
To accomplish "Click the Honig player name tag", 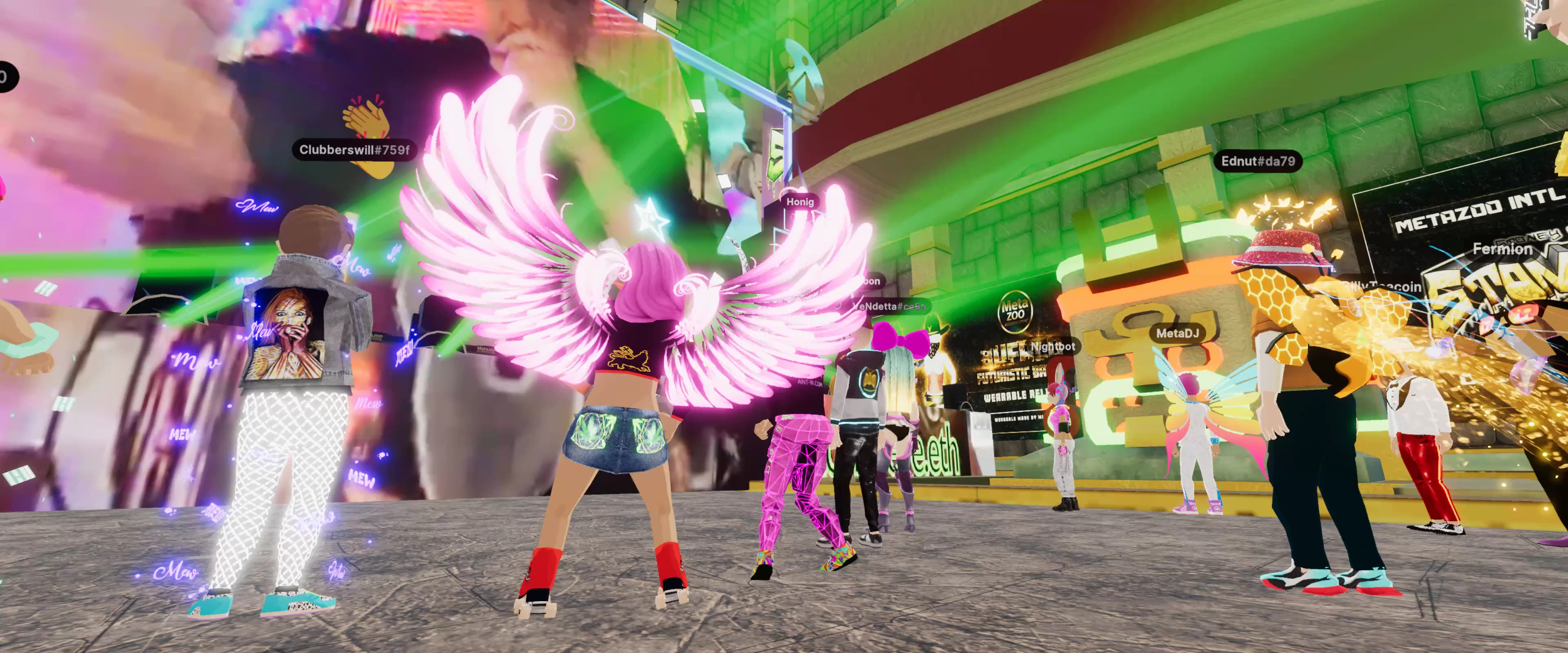I will coord(800,202).
